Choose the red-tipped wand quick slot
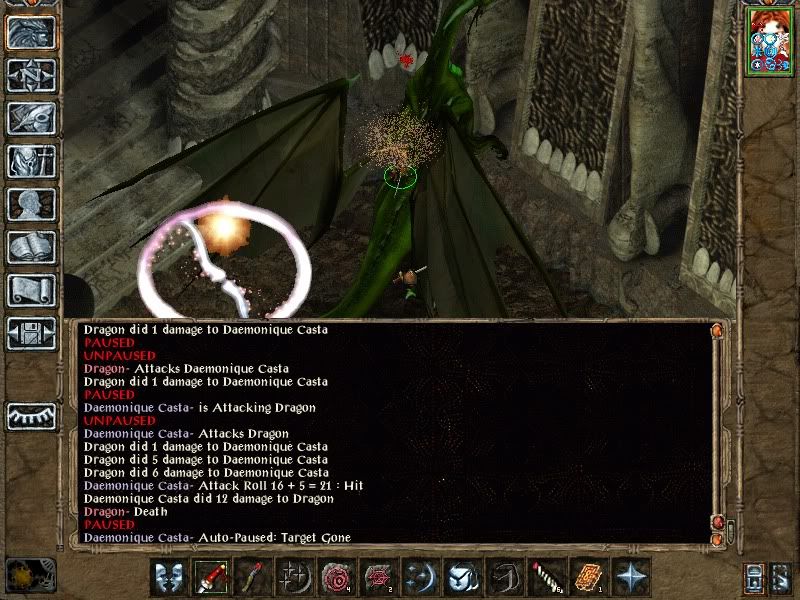The image size is (800, 600). tap(254, 577)
